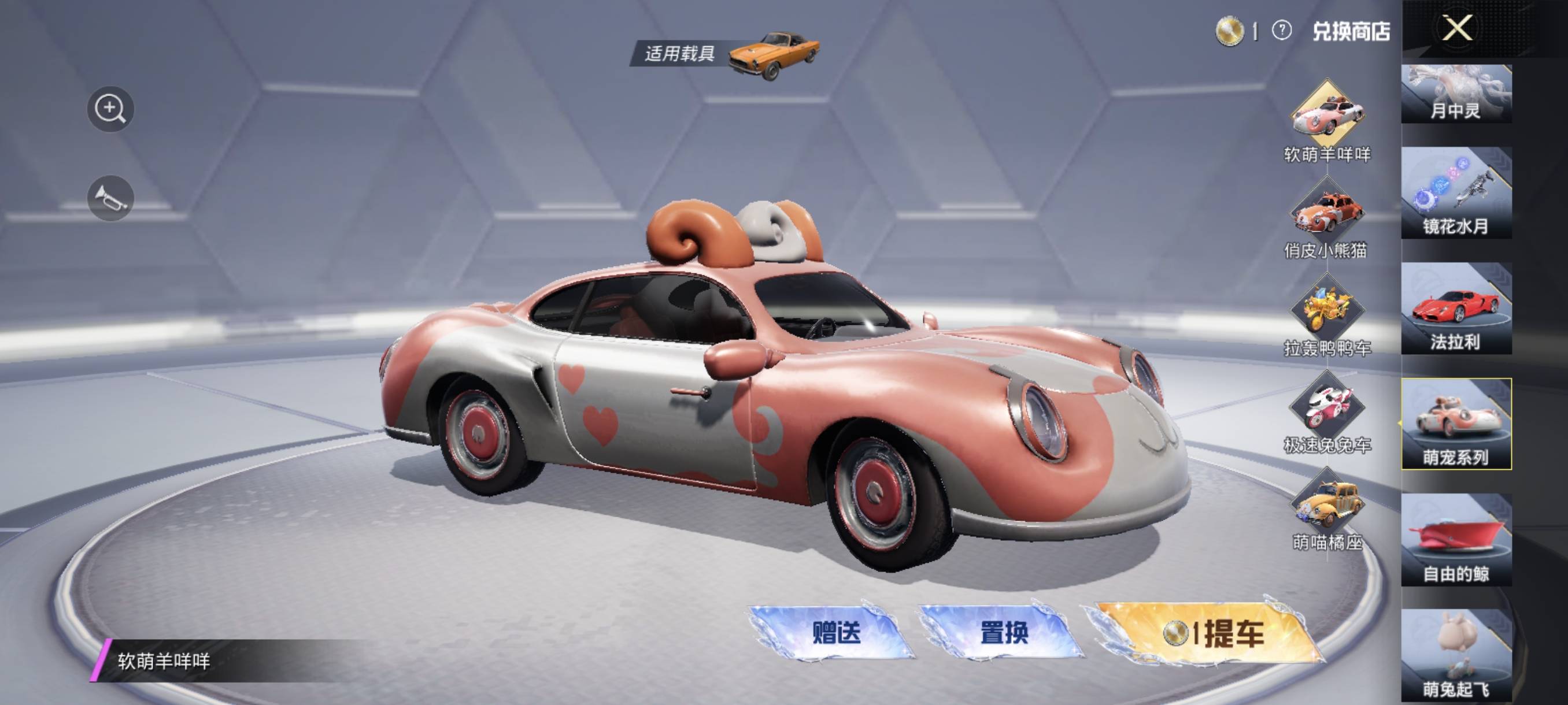
Task: Switch to the 月中灵 category
Action: [x=1456, y=94]
